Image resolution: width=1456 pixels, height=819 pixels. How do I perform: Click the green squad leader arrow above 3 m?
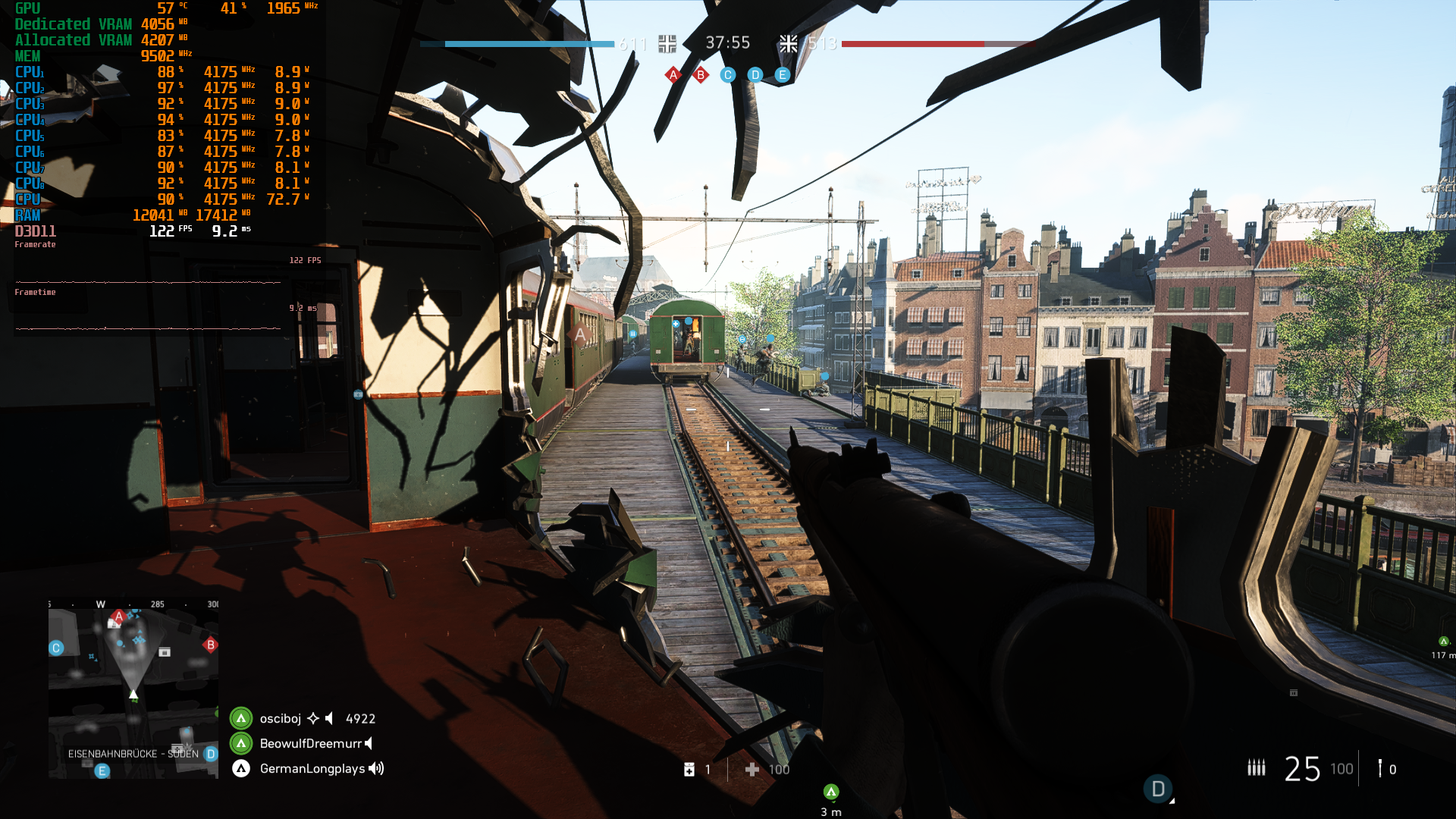point(830,790)
